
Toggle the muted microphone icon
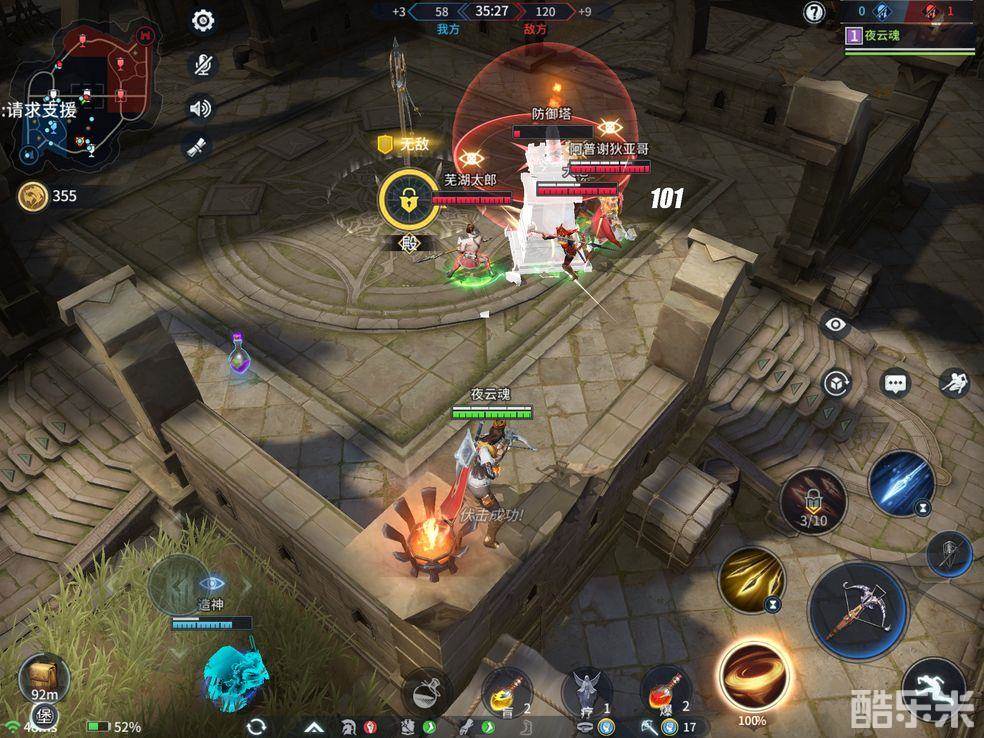pos(203,65)
